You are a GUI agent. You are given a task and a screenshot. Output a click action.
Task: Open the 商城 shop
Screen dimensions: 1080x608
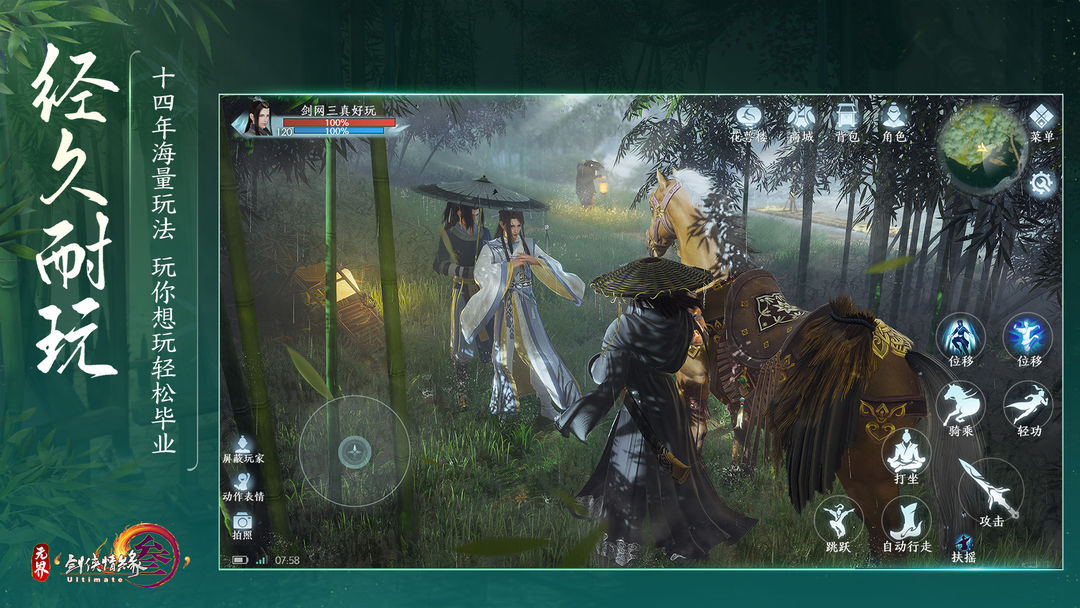801,118
